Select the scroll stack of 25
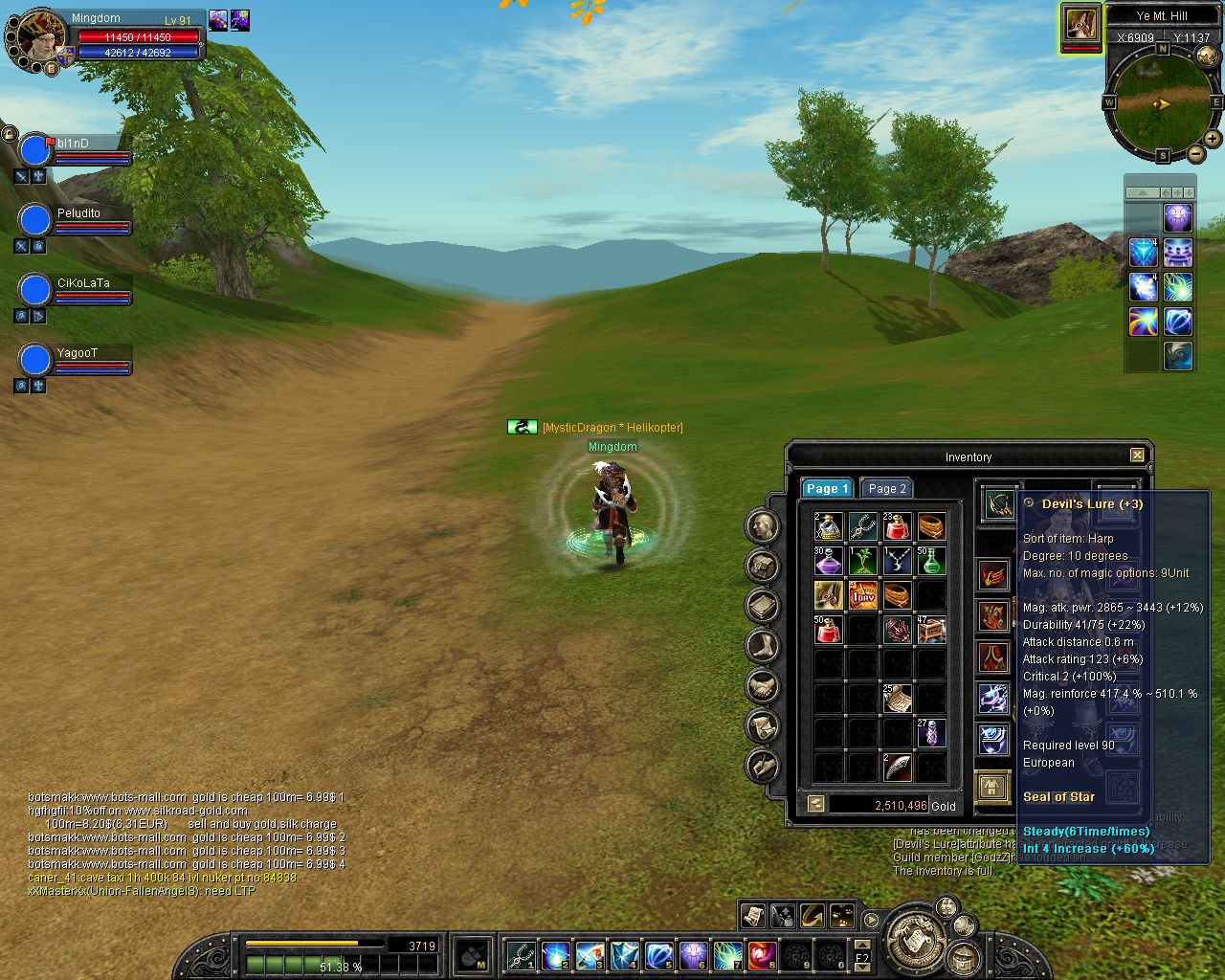1225x980 pixels. (898, 699)
